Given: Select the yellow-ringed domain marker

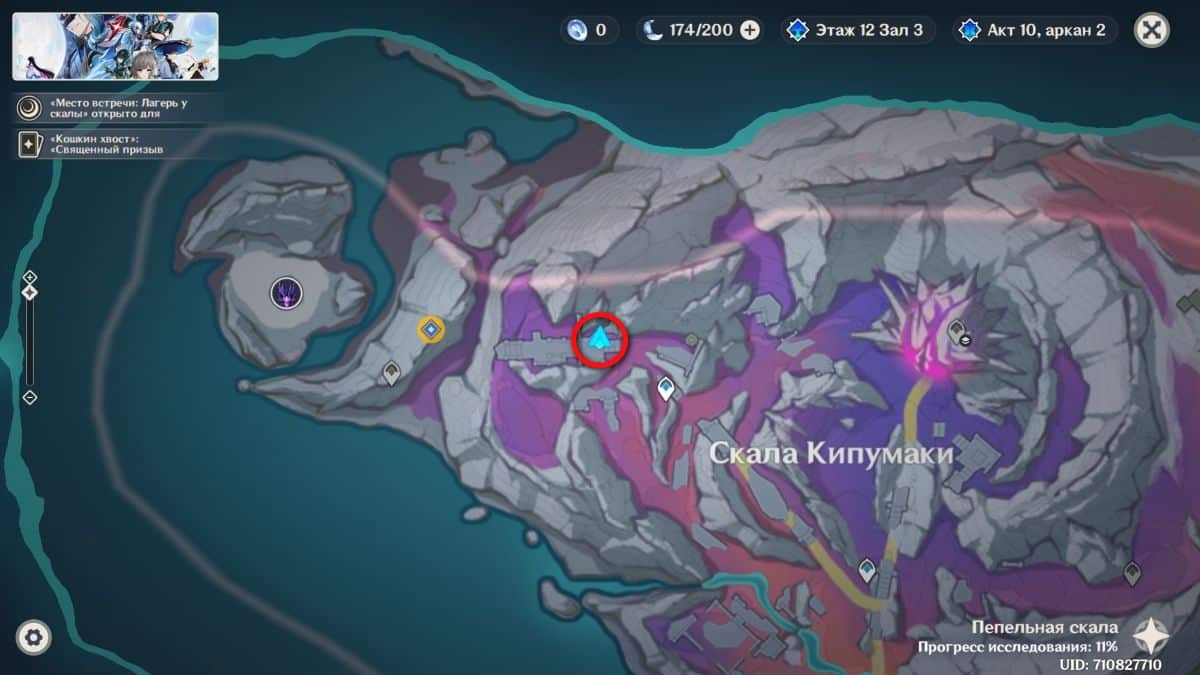Looking at the screenshot, I should coord(431,329).
